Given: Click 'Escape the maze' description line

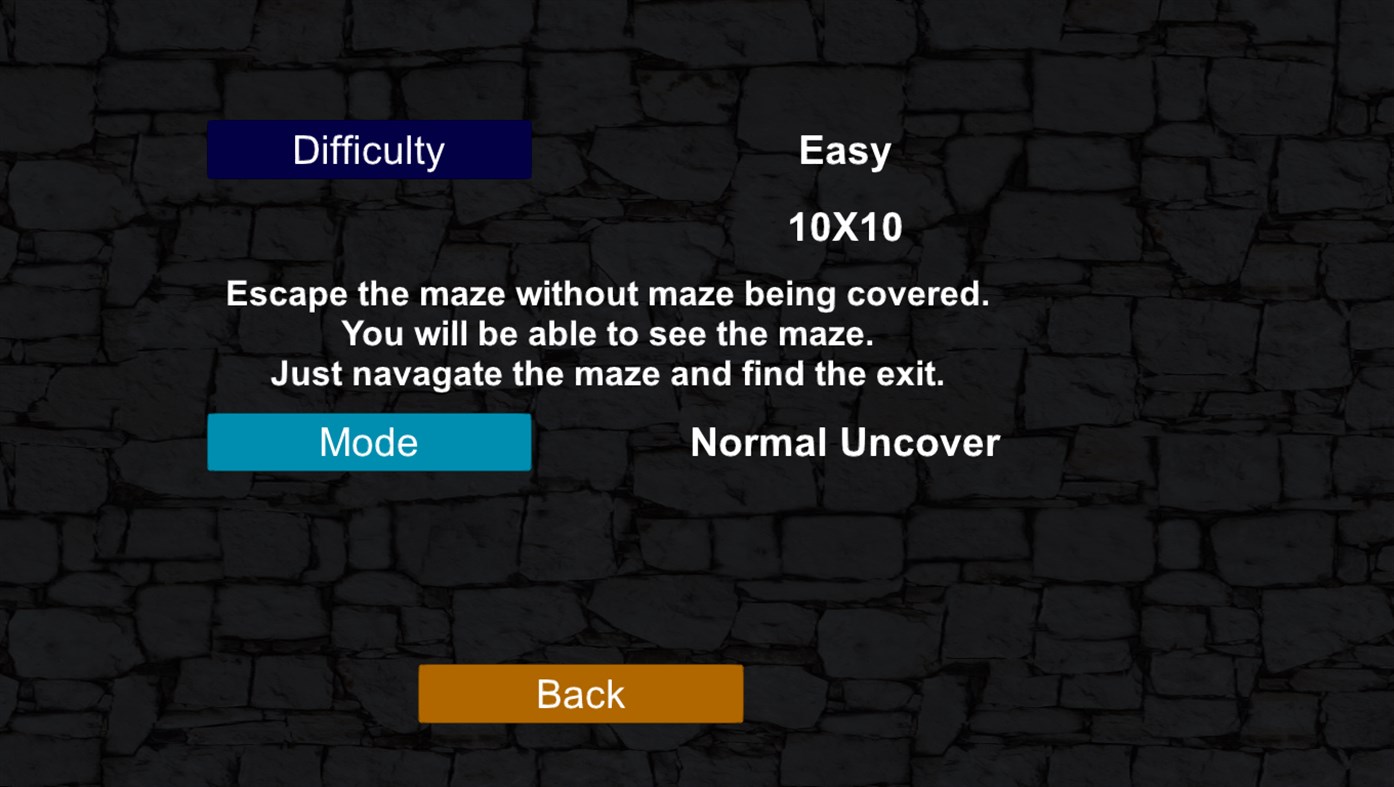Looking at the screenshot, I should [607, 293].
